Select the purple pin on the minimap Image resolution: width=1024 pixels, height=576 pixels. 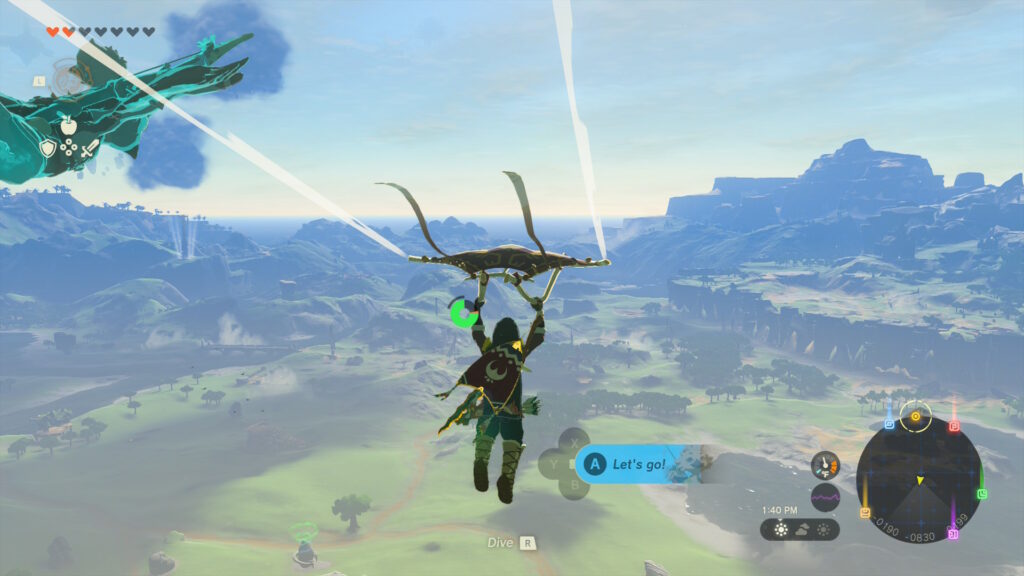[953, 534]
